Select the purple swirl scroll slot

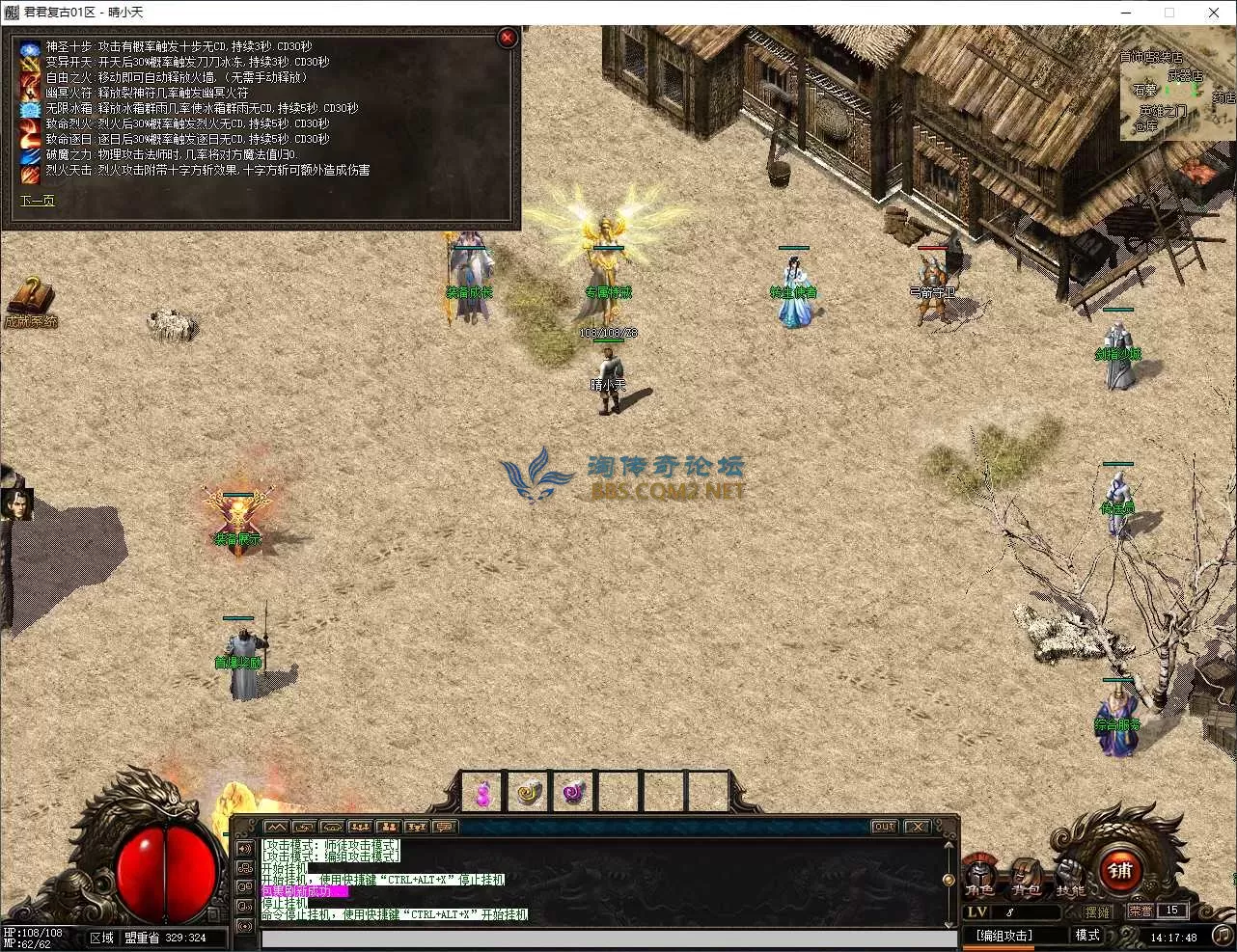(574, 794)
